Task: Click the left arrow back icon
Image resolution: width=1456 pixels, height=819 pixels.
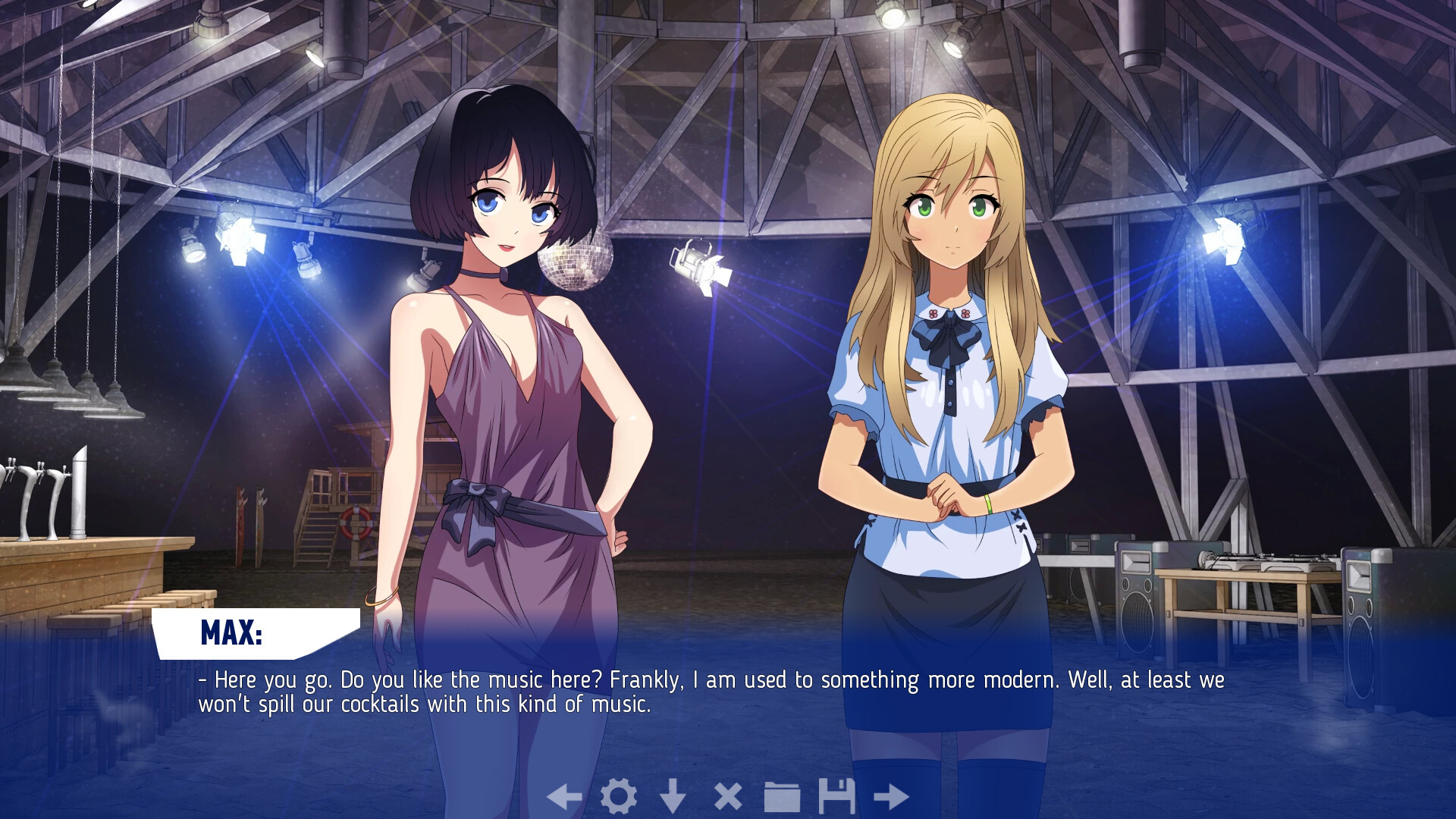Action: click(564, 796)
